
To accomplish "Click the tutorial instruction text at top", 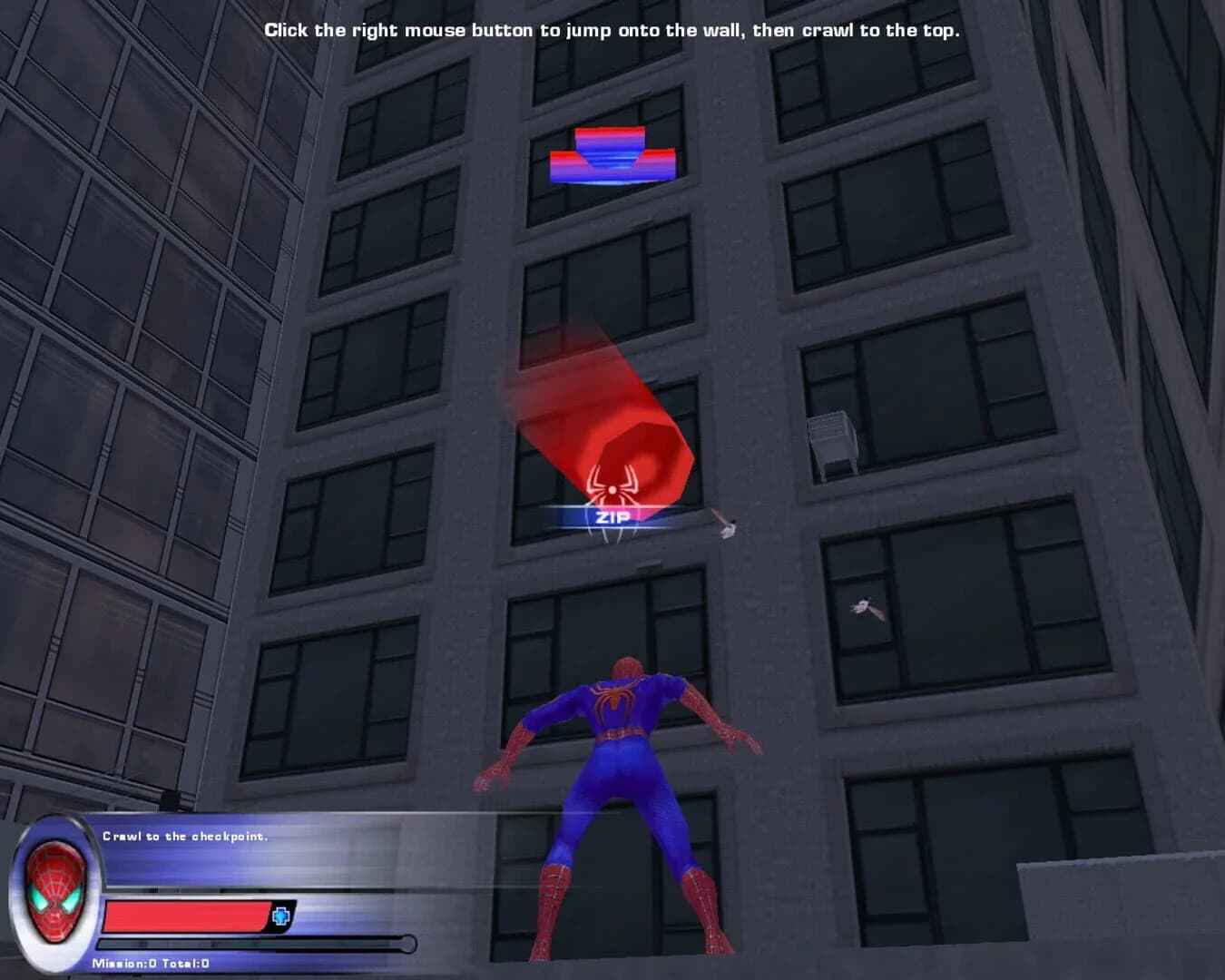I will pos(613,29).
